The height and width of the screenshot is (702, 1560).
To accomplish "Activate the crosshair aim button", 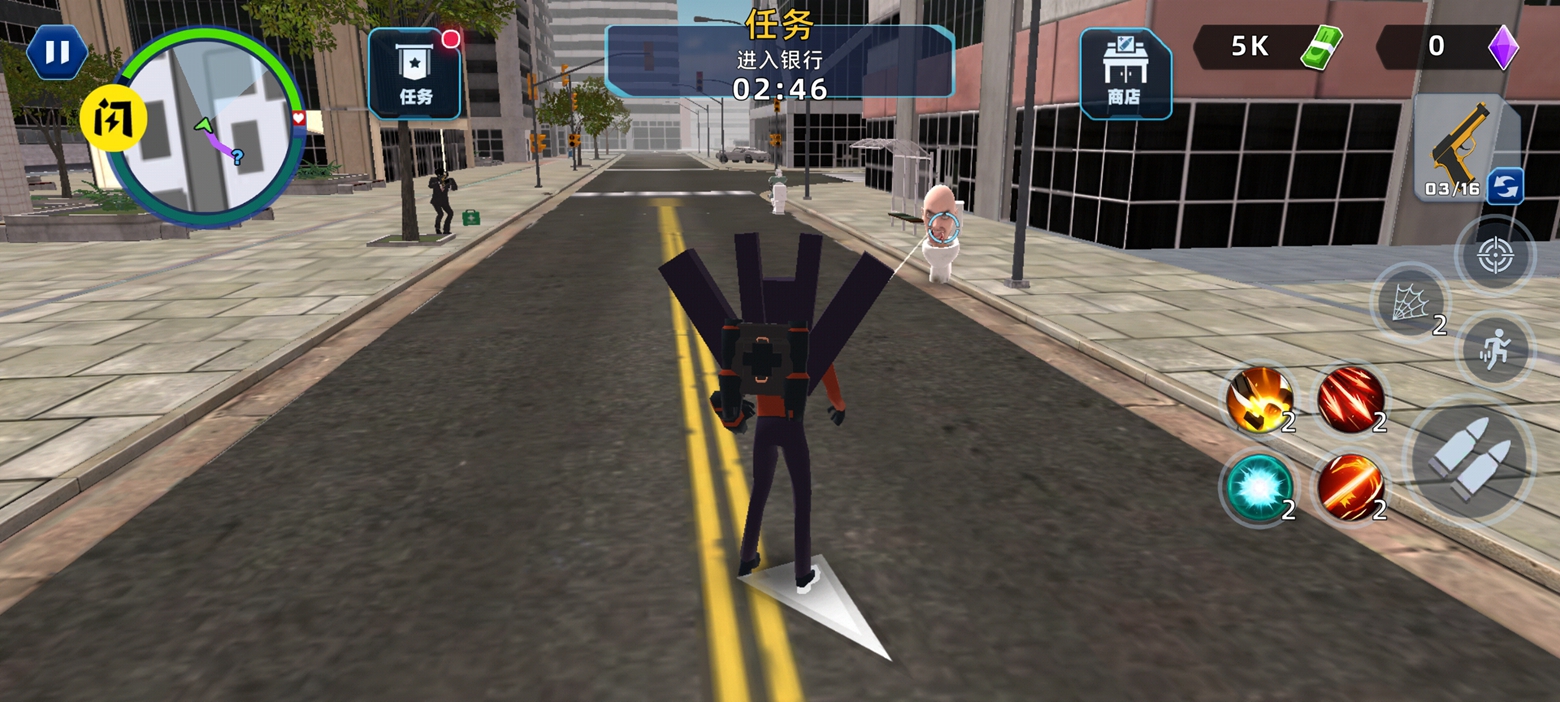I will coord(1494,256).
